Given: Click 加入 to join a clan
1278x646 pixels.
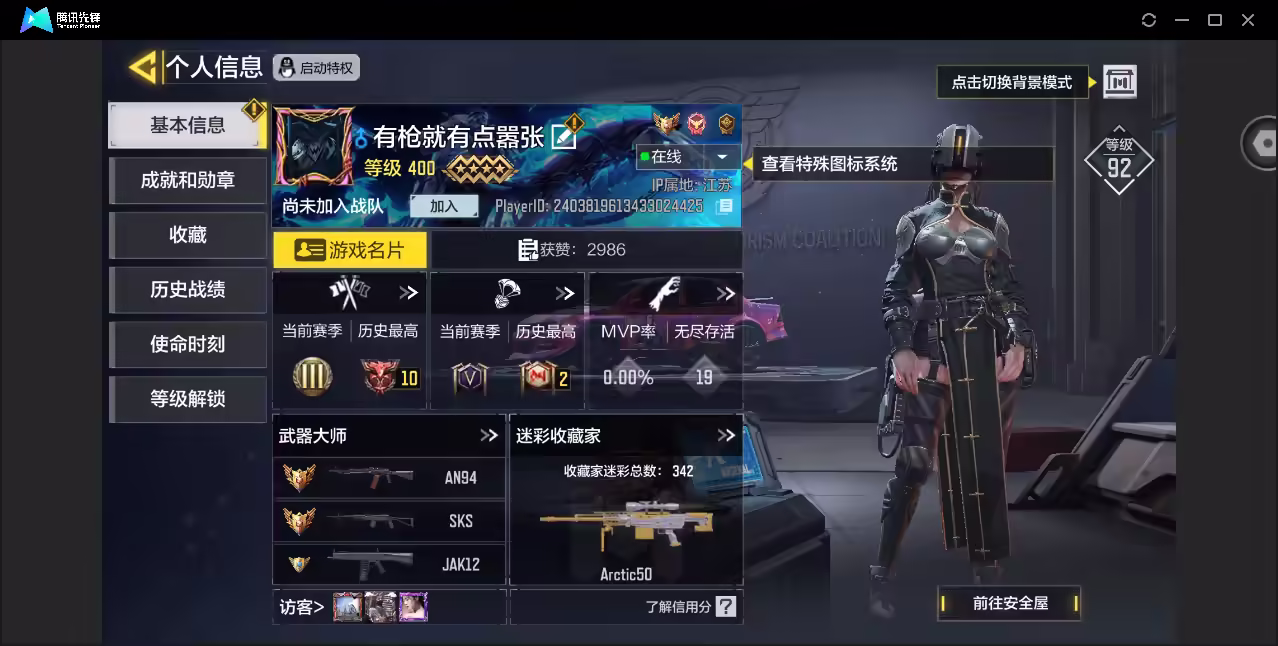Looking at the screenshot, I should [443, 206].
